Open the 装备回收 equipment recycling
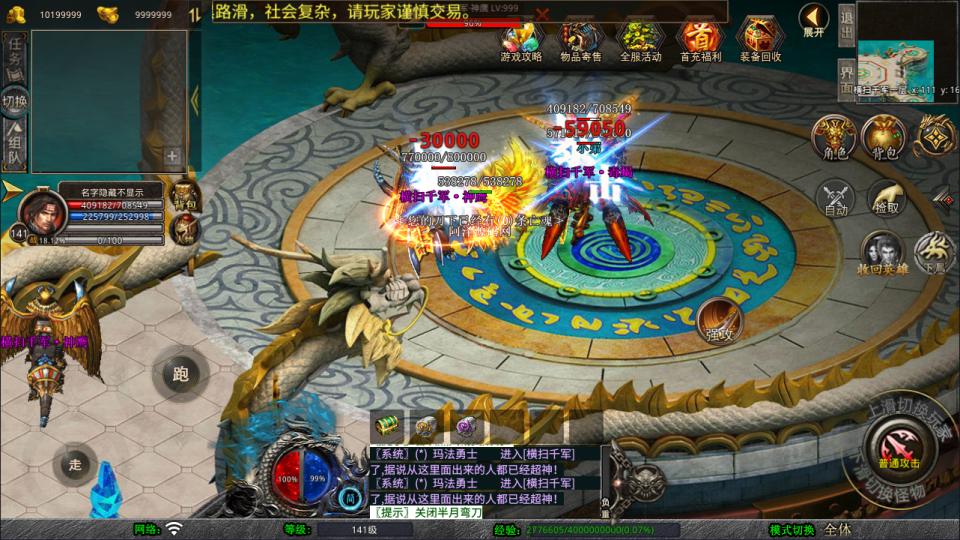 [x=761, y=39]
